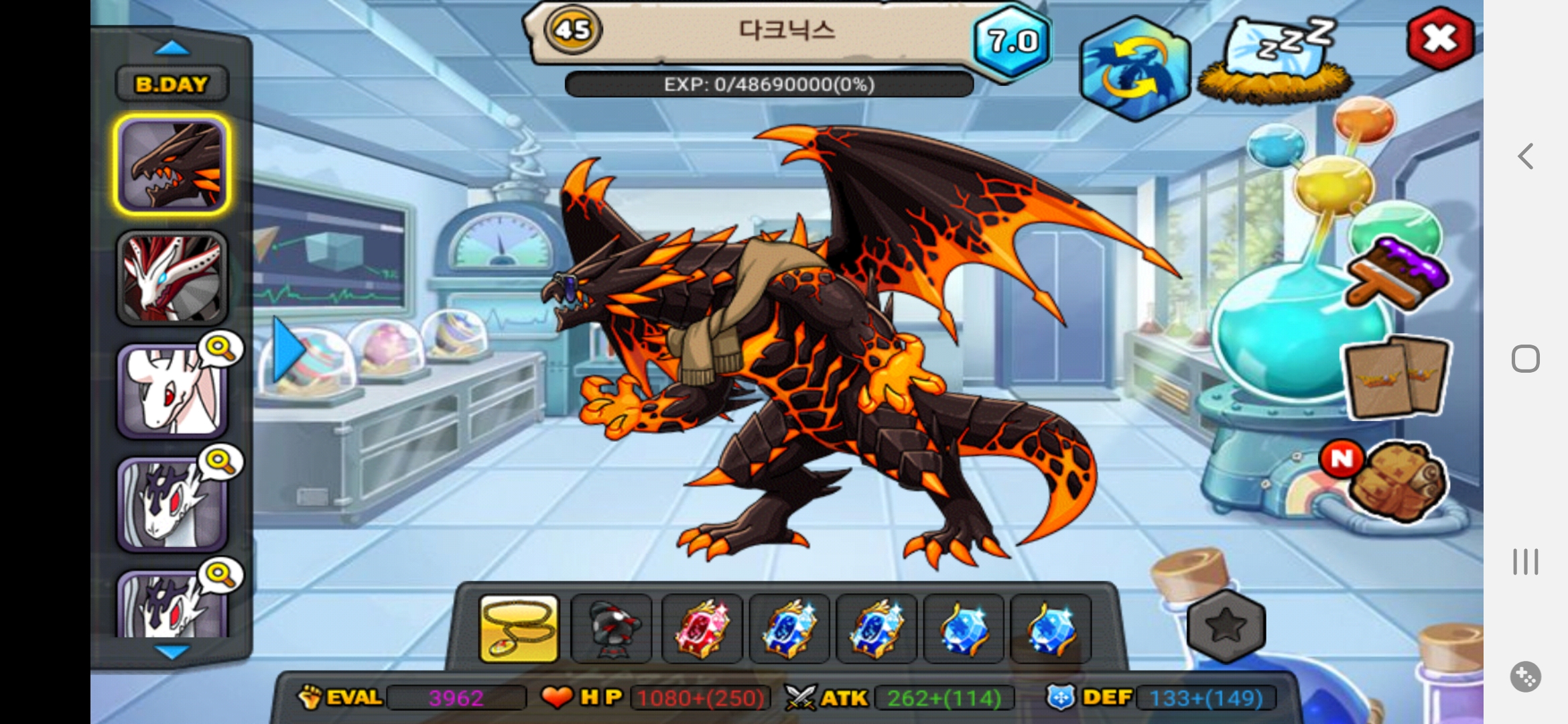The height and width of the screenshot is (724, 1568).
Task: Select the black lava dragon portrait
Action: click(x=172, y=165)
